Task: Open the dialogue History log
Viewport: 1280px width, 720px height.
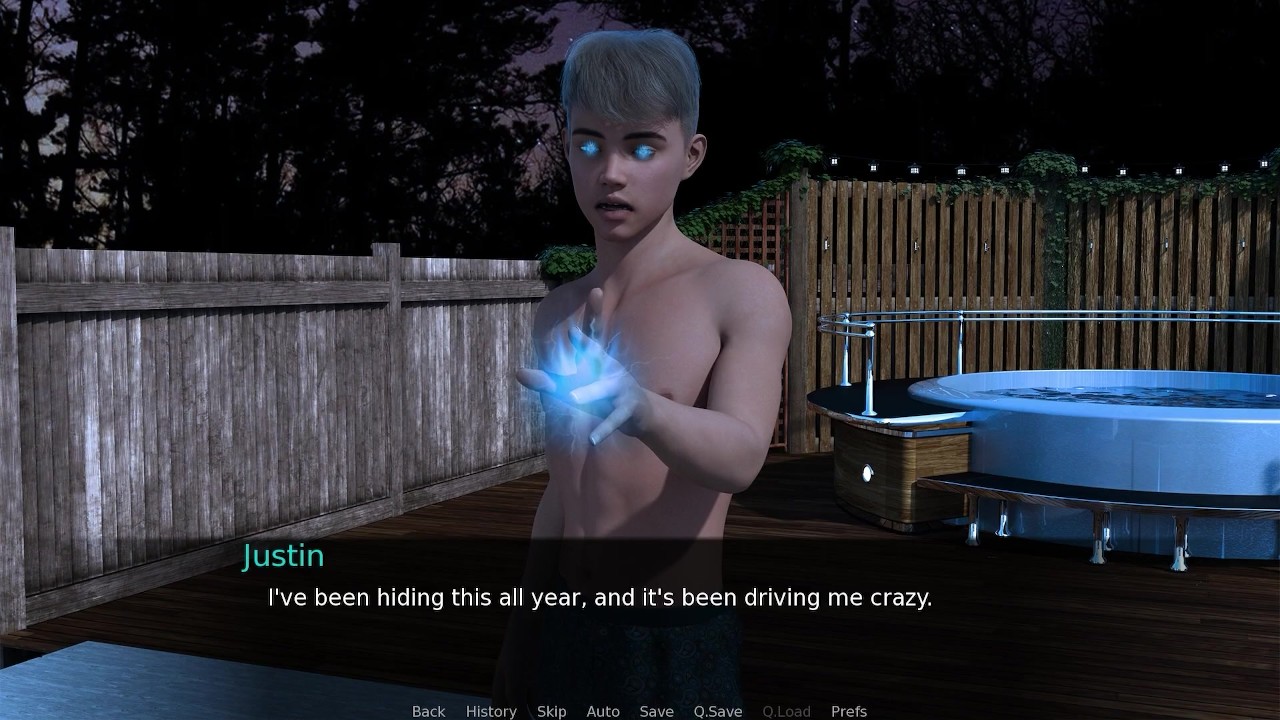Action: [x=491, y=711]
